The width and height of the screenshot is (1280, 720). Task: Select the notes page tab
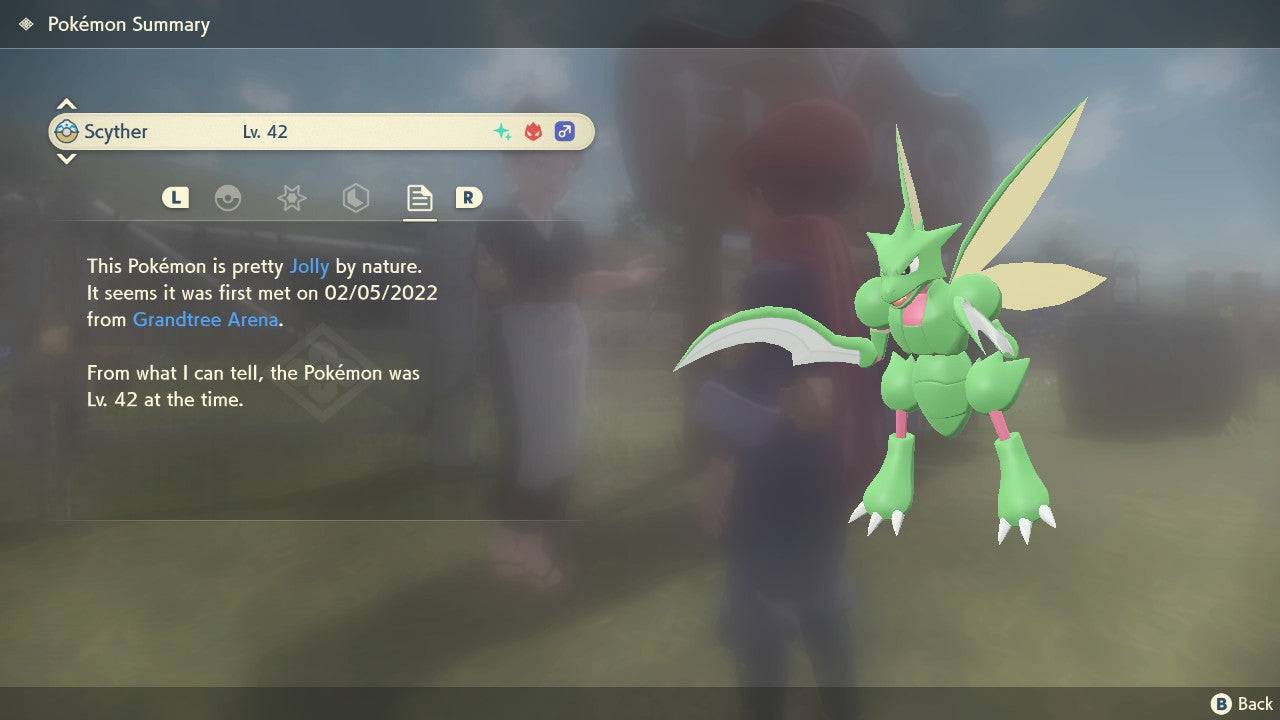[419, 198]
